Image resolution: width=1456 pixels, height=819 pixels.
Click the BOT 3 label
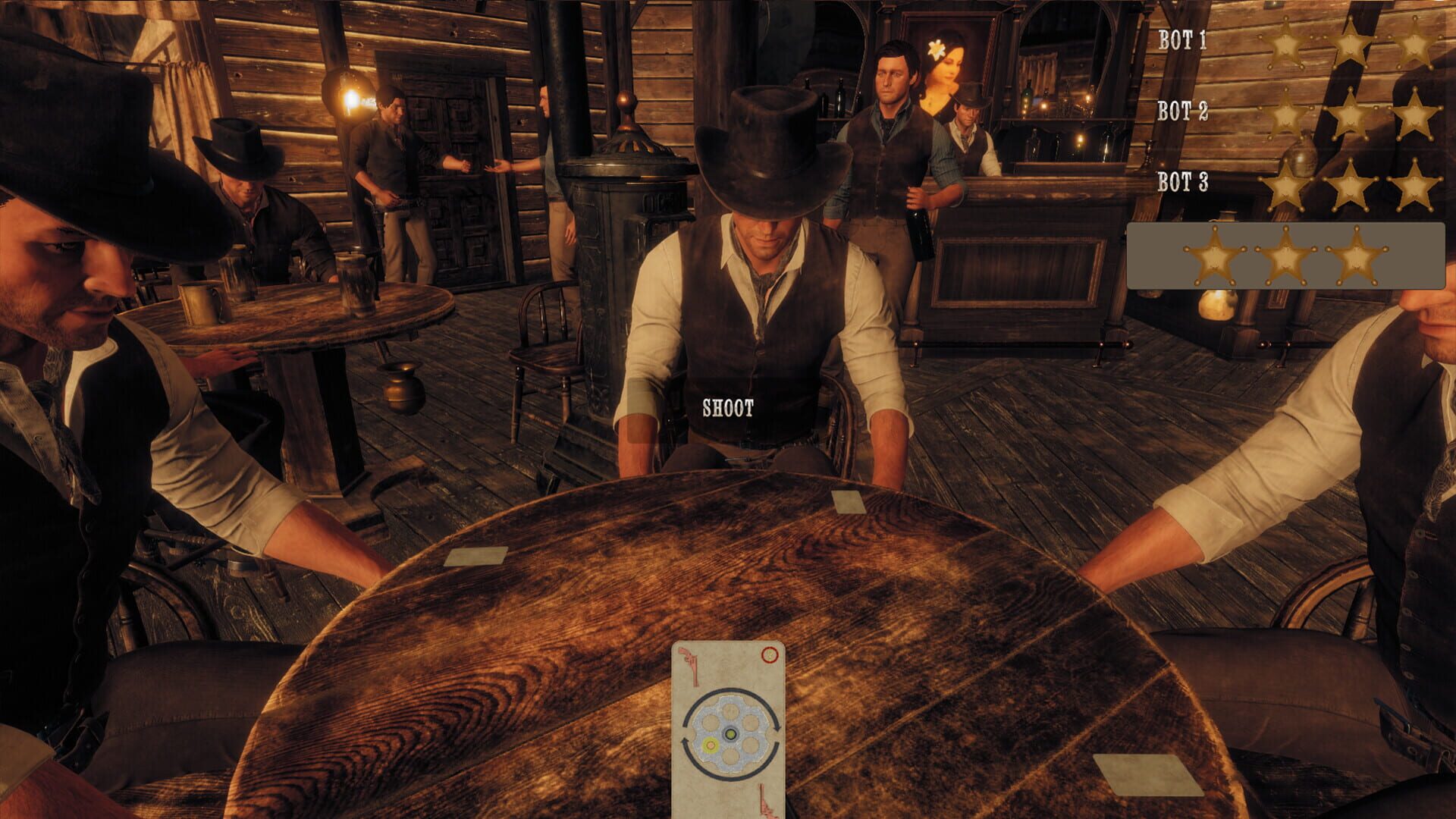pos(1184,182)
